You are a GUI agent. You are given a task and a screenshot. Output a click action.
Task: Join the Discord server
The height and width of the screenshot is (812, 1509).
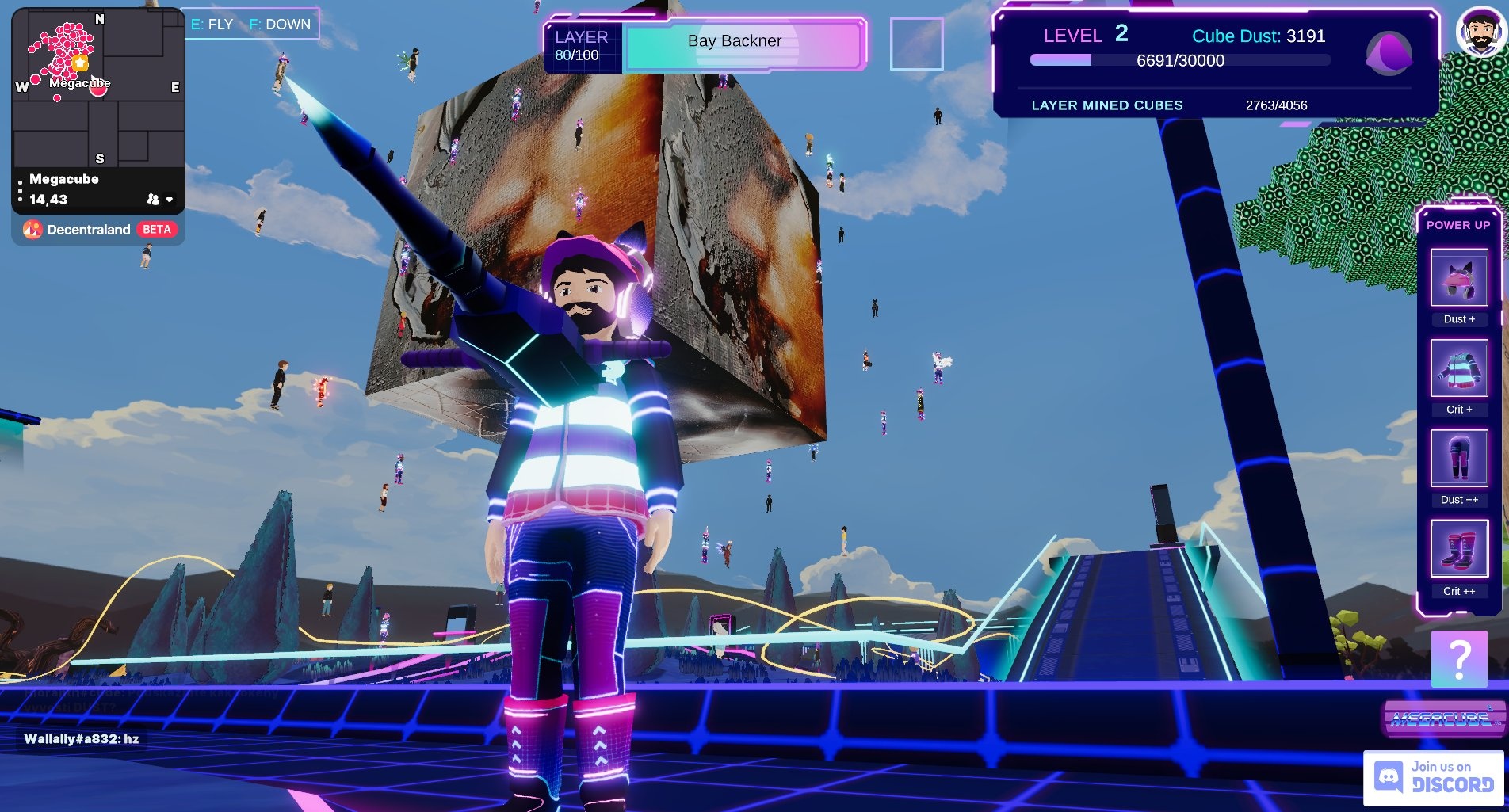pyautogui.click(x=1434, y=777)
